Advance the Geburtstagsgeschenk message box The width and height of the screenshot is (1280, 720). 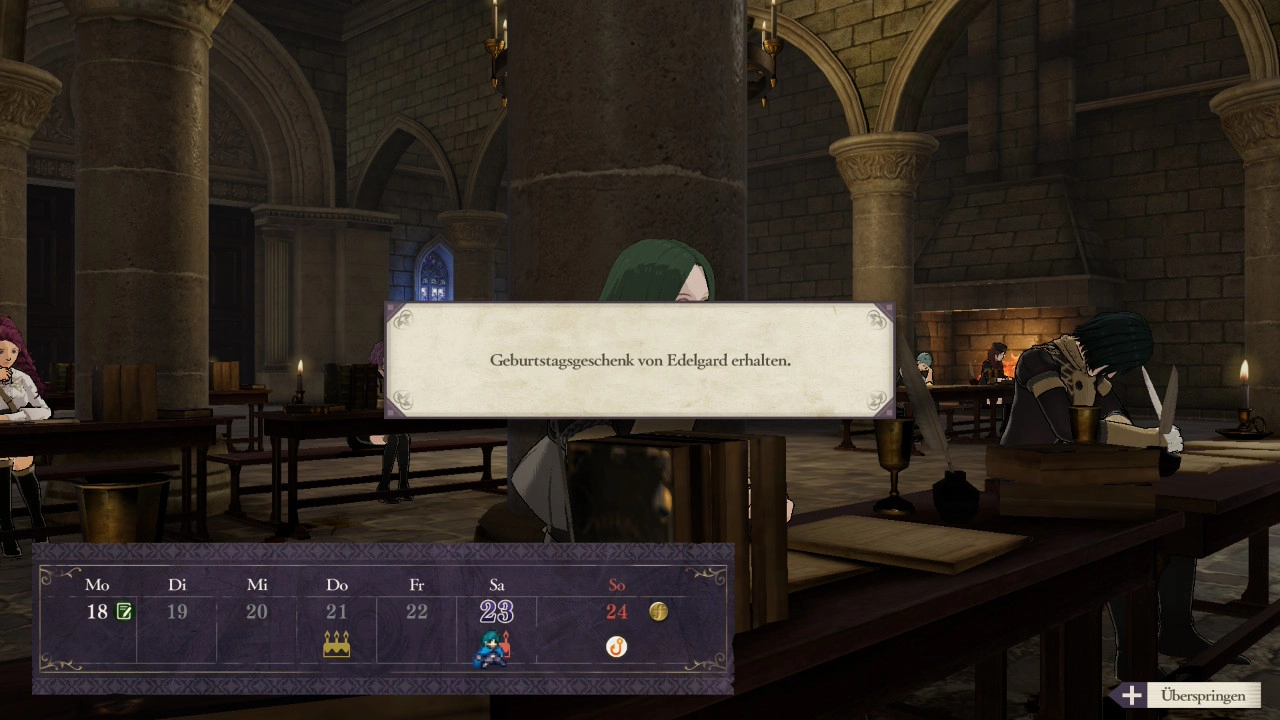(x=640, y=360)
